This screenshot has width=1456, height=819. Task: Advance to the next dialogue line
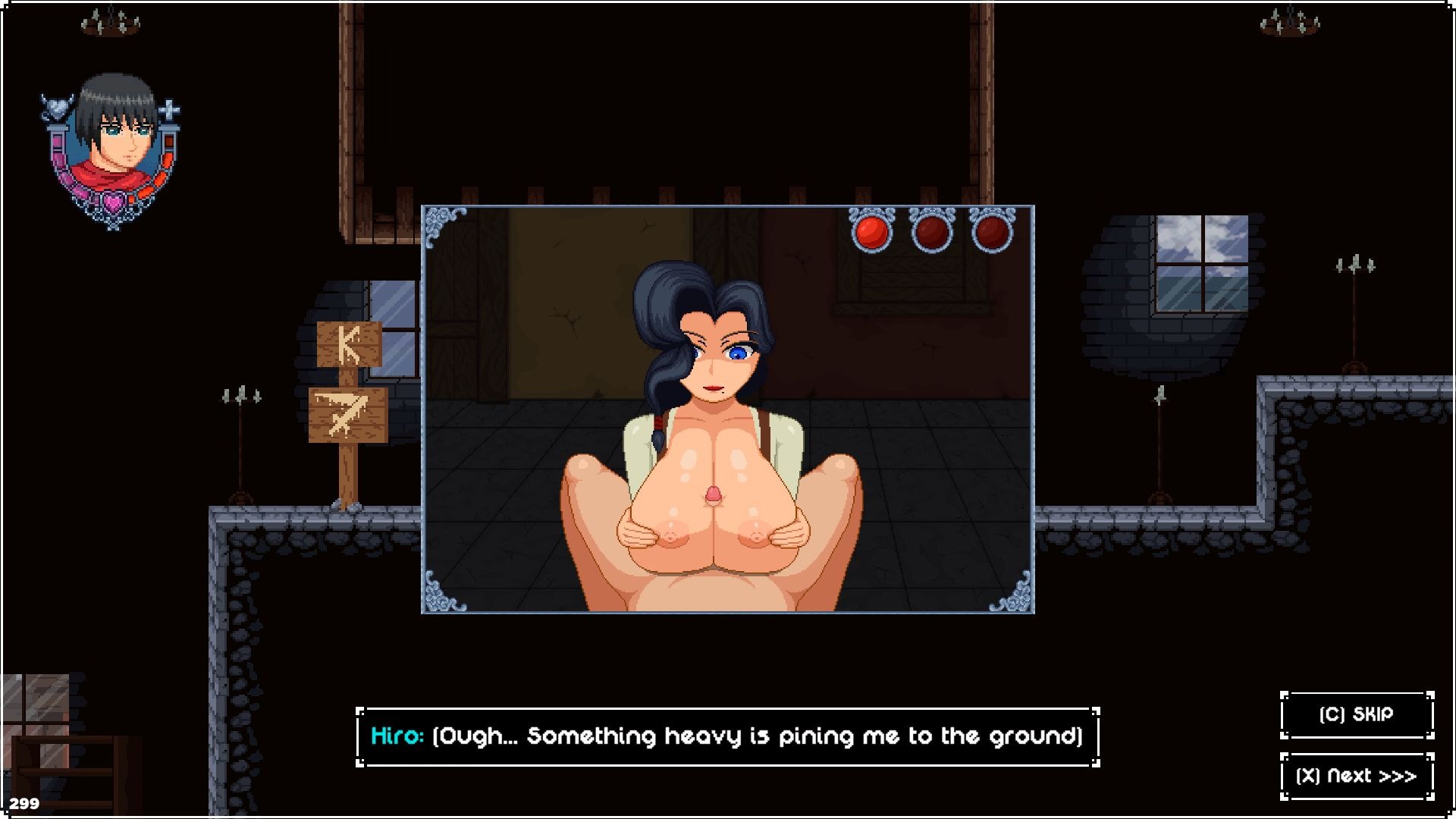pyautogui.click(x=1356, y=776)
